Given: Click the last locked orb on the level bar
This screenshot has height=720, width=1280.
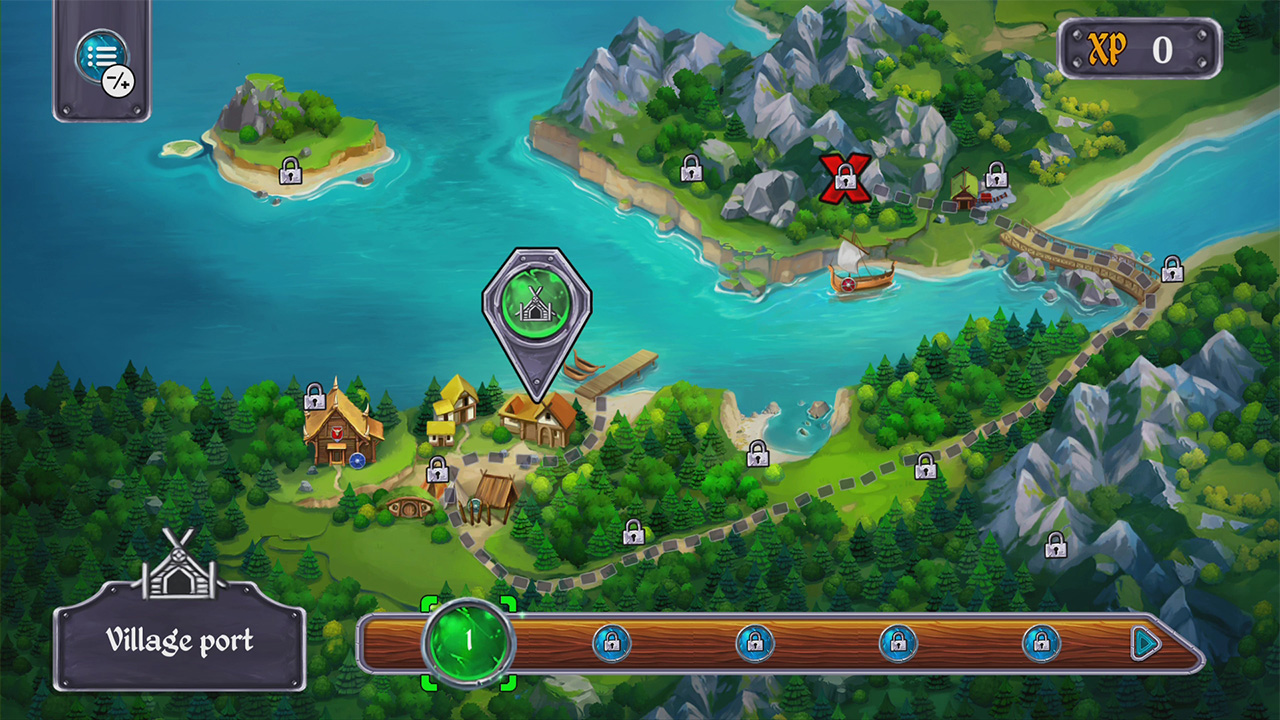Looking at the screenshot, I should (x=1044, y=641).
